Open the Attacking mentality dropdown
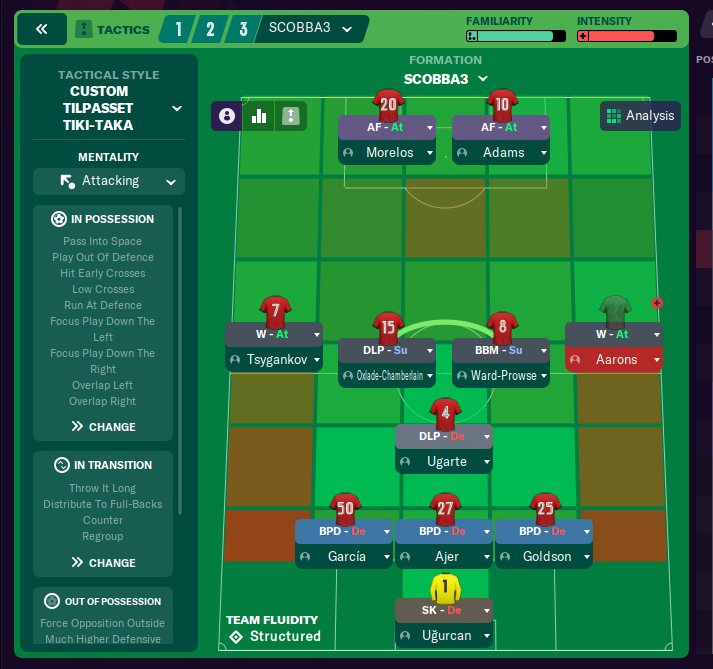 click(108, 181)
